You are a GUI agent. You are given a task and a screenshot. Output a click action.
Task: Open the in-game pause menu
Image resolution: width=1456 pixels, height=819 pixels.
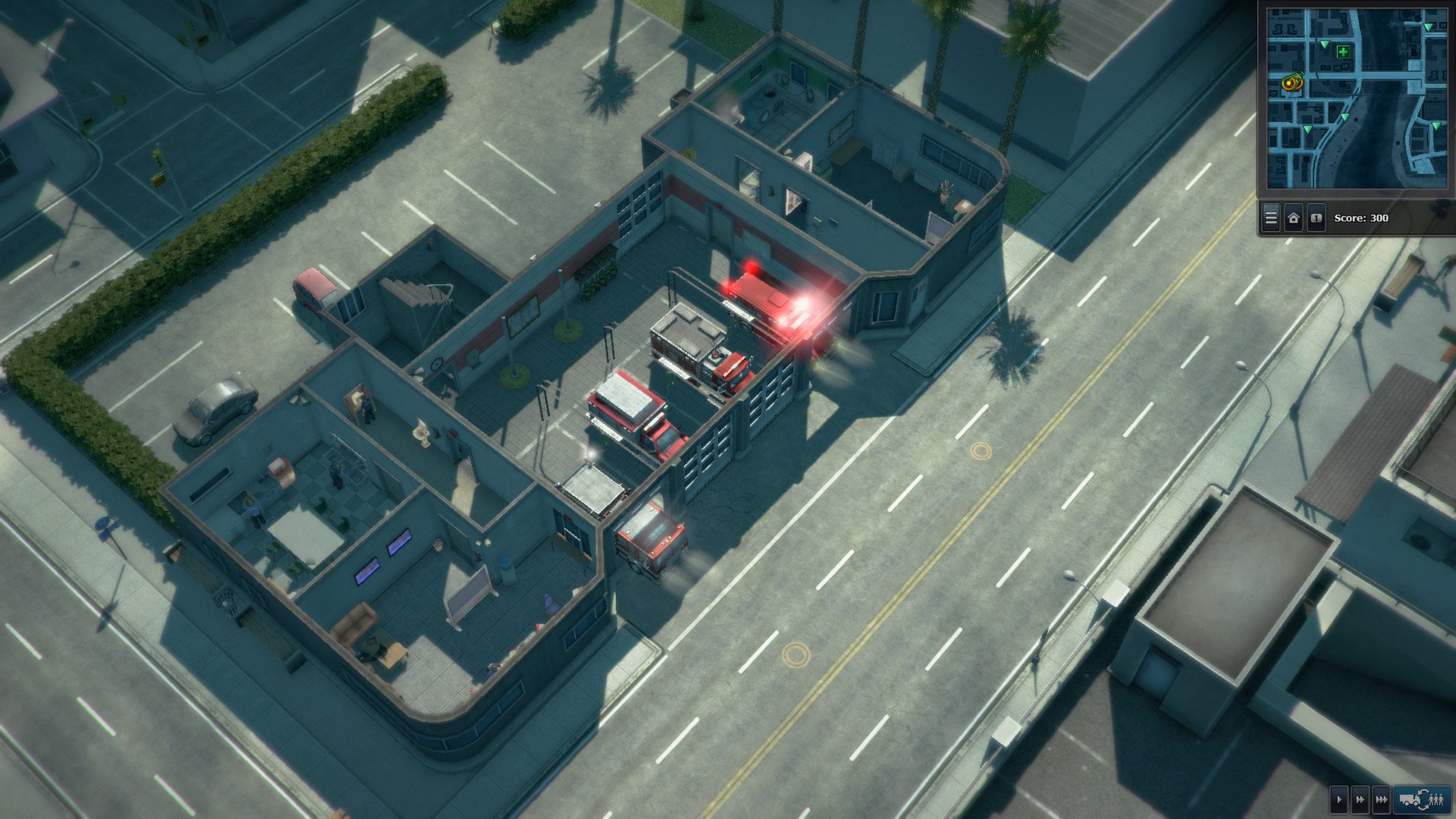[x=1270, y=218]
